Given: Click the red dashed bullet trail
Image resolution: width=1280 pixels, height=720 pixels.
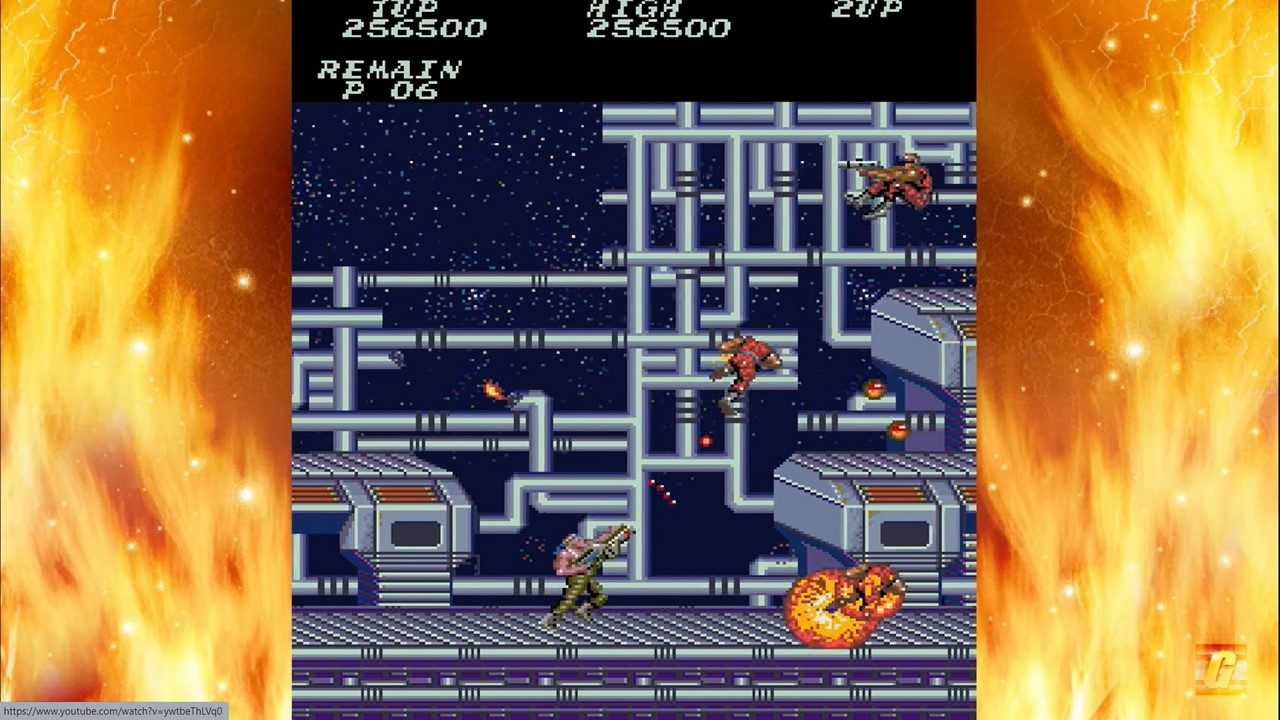Looking at the screenshot, I should pyautogui.click(x=659, y=491).
